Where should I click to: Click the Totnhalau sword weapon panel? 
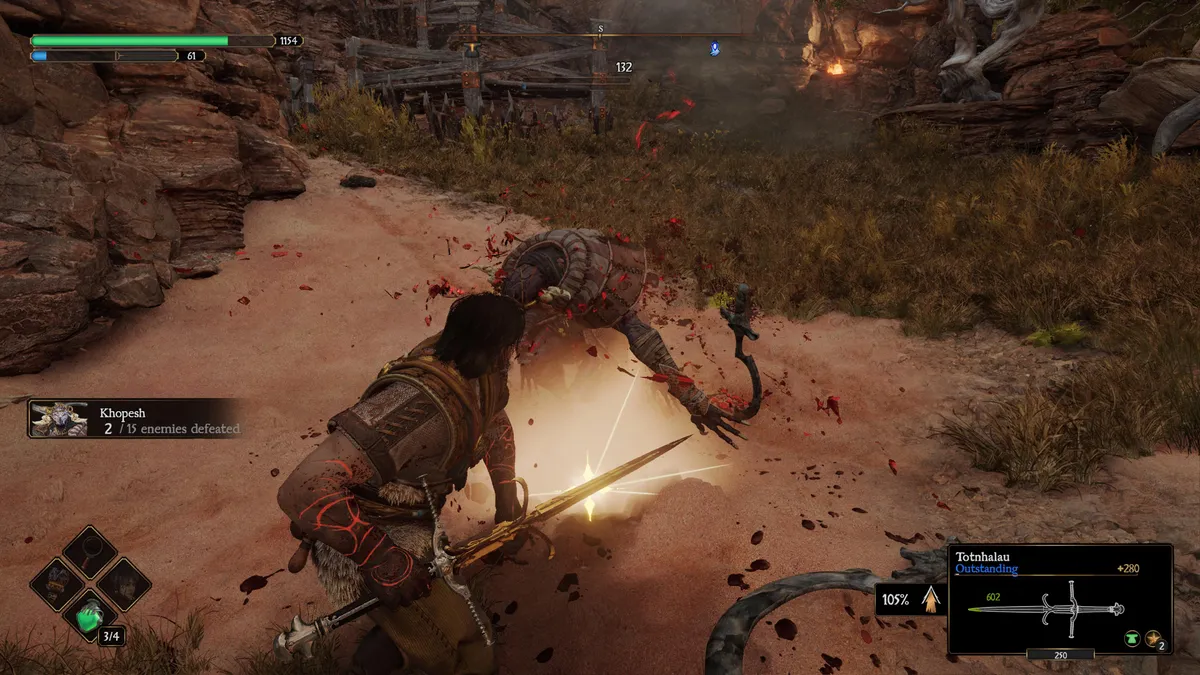pos(1059,599)
